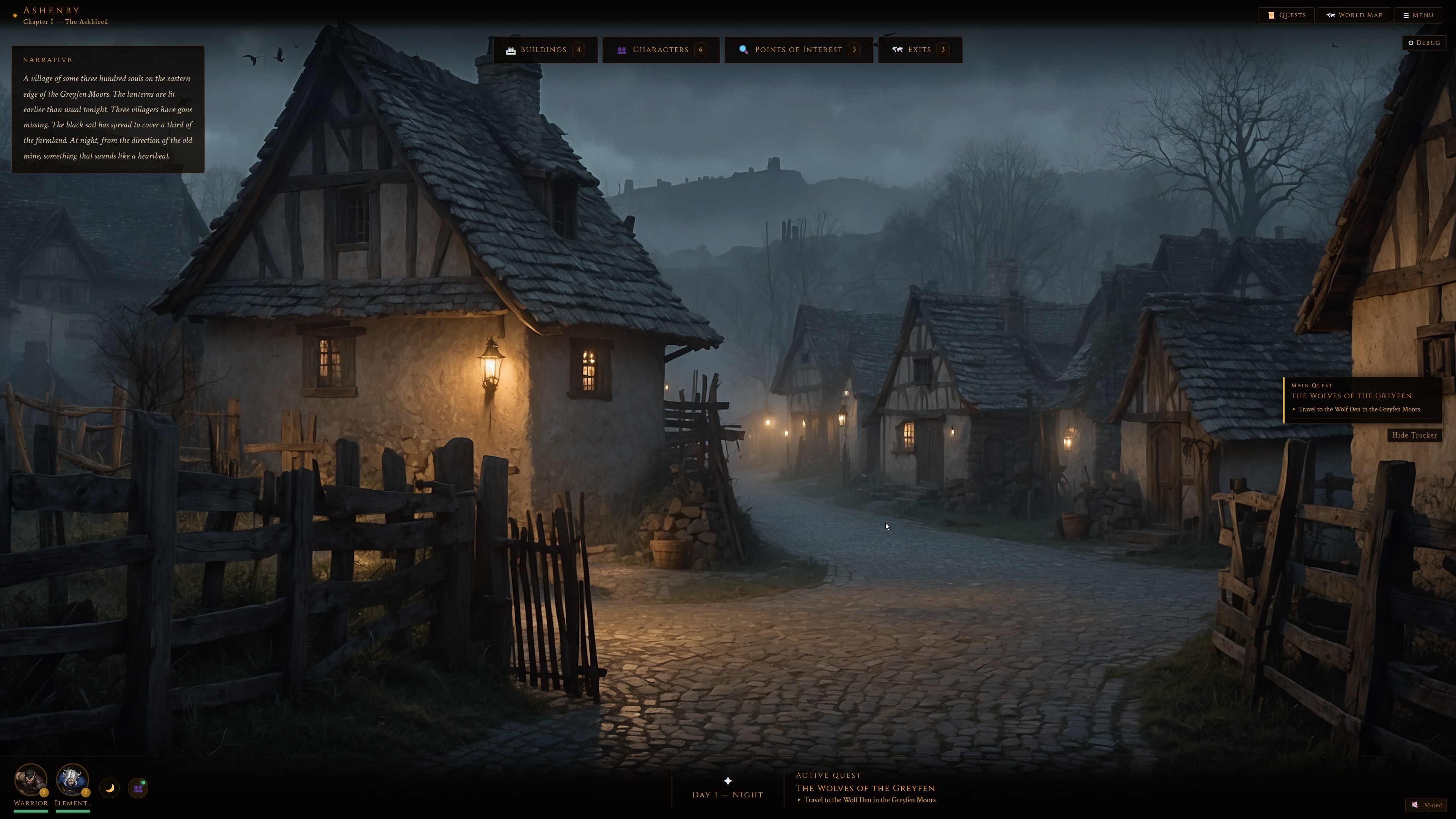The image size is (1456, 819).
Task: Toggle the Muted sound button
Action: [x=1426, y=805]
